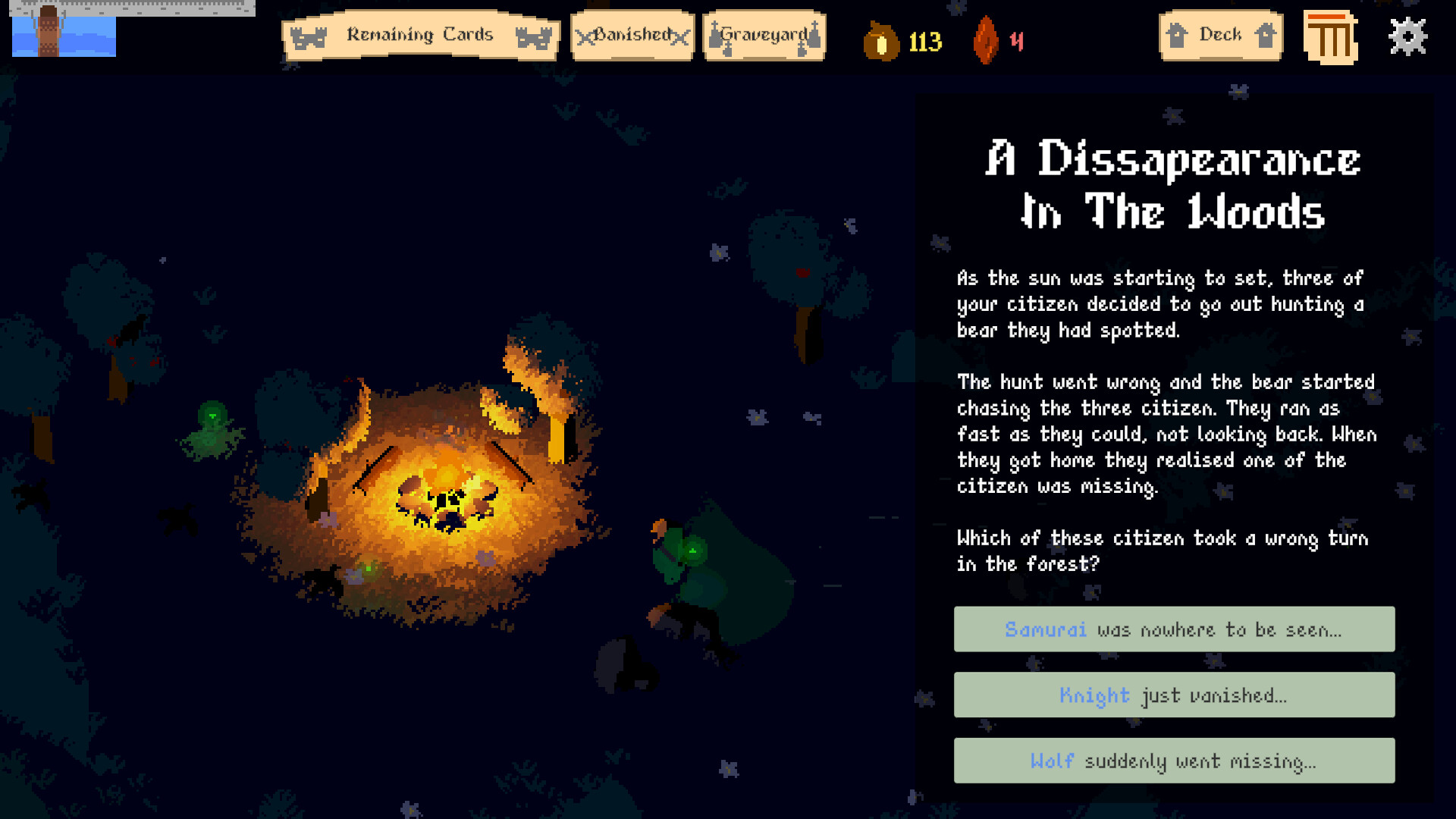Screen dimensions: 1456x819
Task: Show the Graveyard cards
Action: point(764,36)
